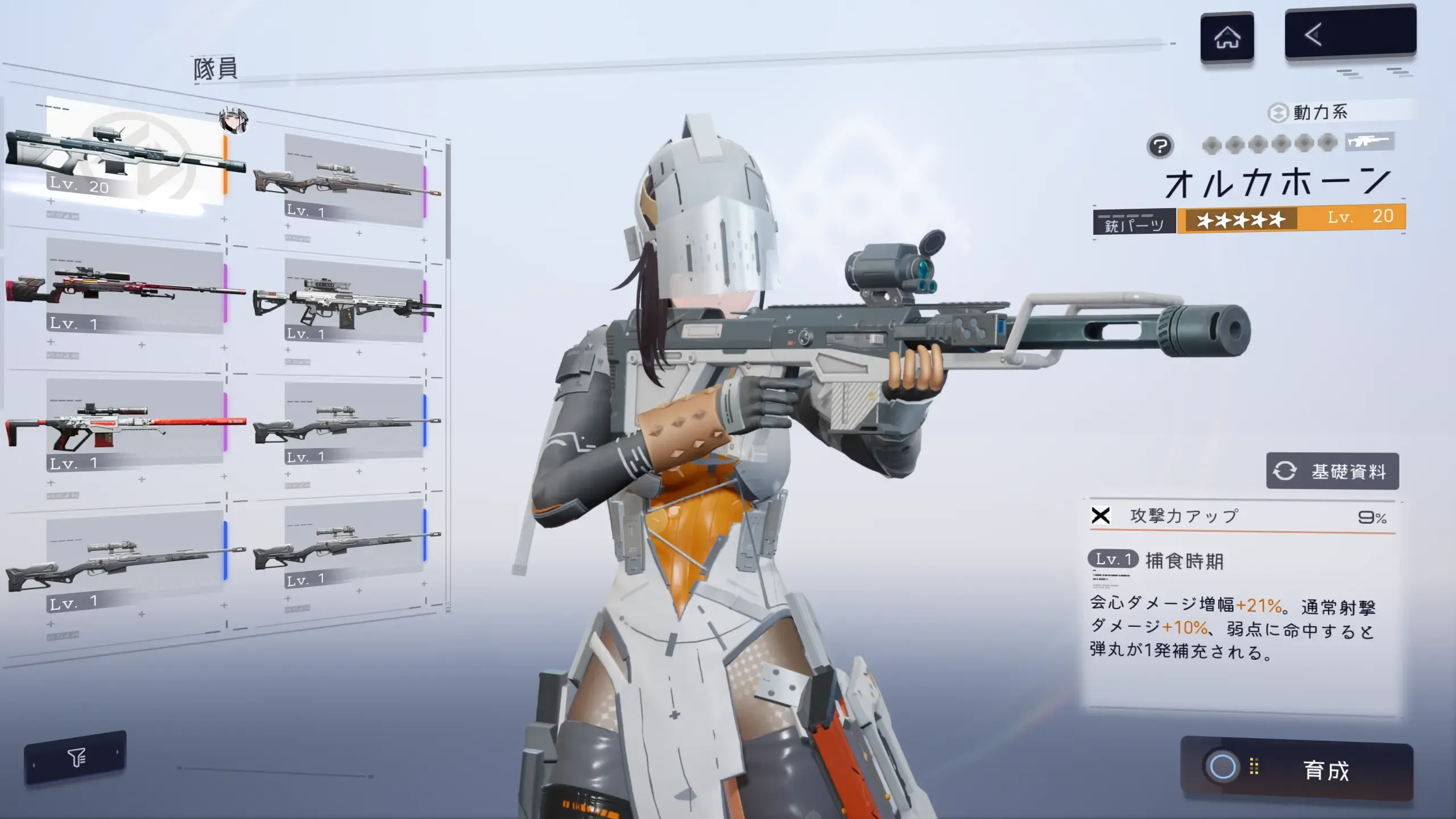Click the back arrow button
The image size is (1456, 819).
click(x=1350, y=34)
